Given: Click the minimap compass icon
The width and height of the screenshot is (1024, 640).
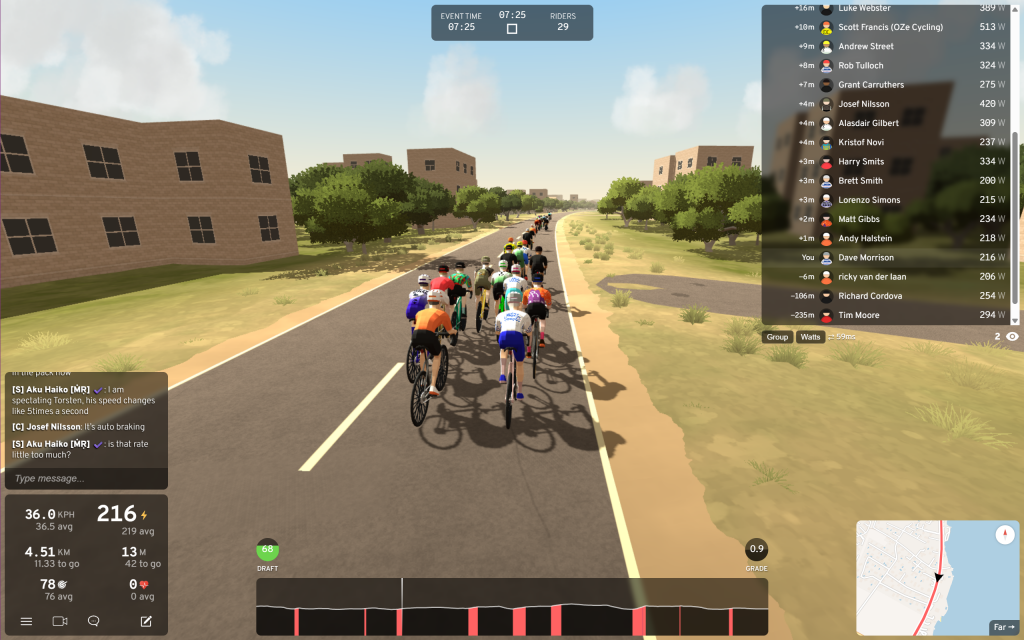Looking at the screenshot, I should [1005, 536].
